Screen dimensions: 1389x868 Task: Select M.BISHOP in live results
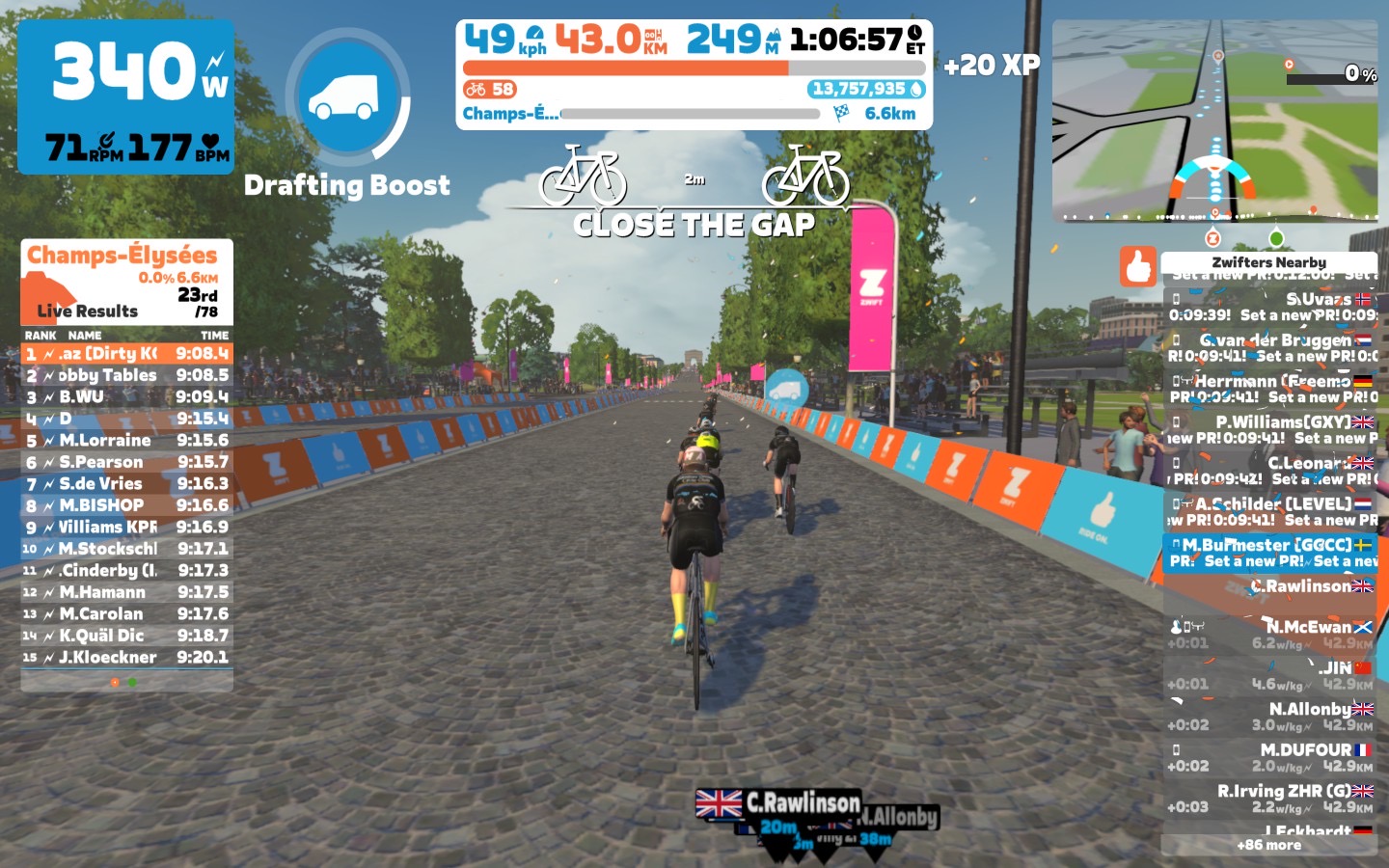(x=126, y=505)
